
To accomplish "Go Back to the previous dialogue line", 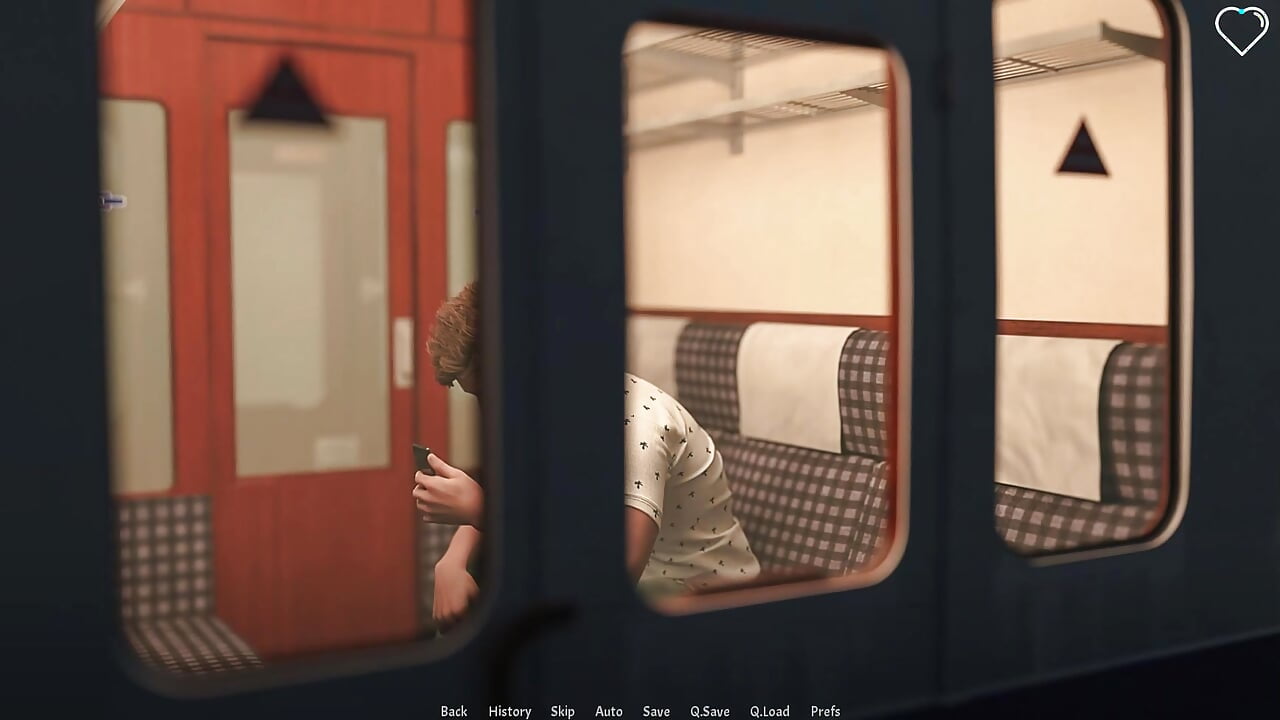I will coord(453,711).
